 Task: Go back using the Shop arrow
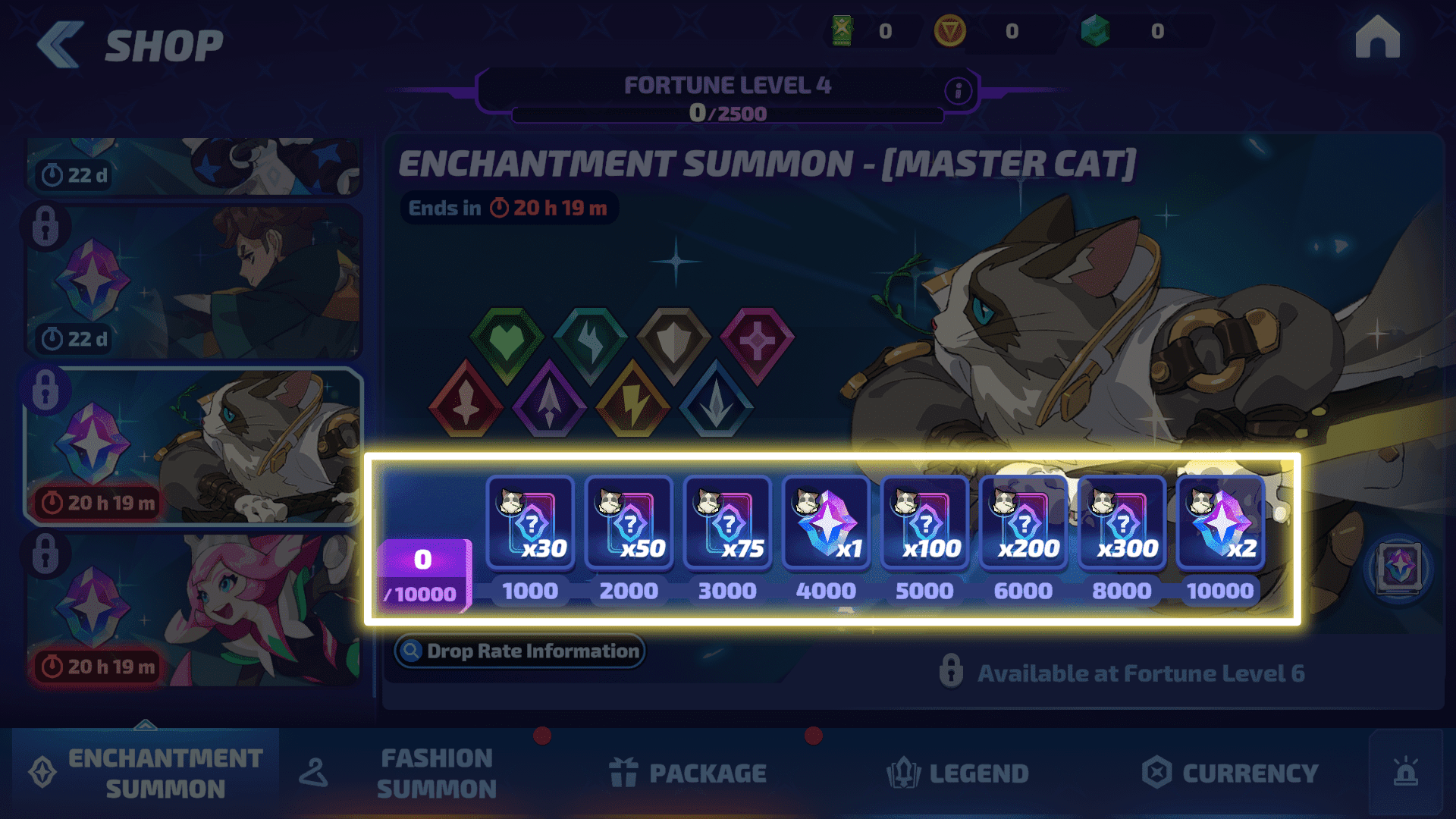coord(60,45)
